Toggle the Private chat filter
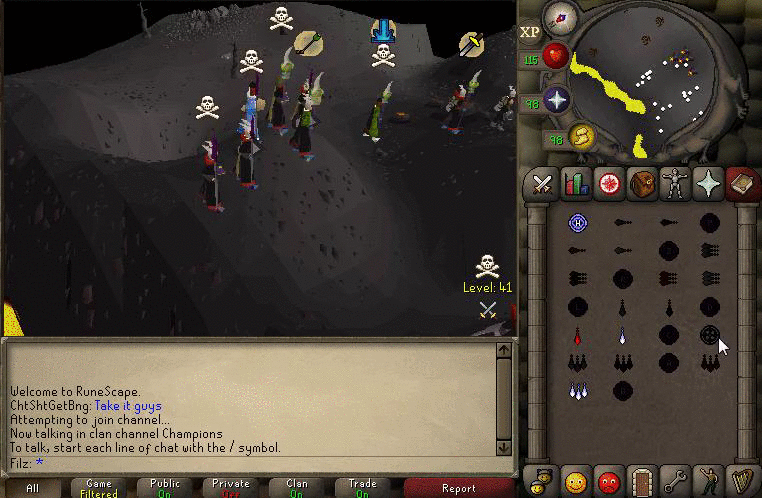762x498 pixels. click(230, 488)
